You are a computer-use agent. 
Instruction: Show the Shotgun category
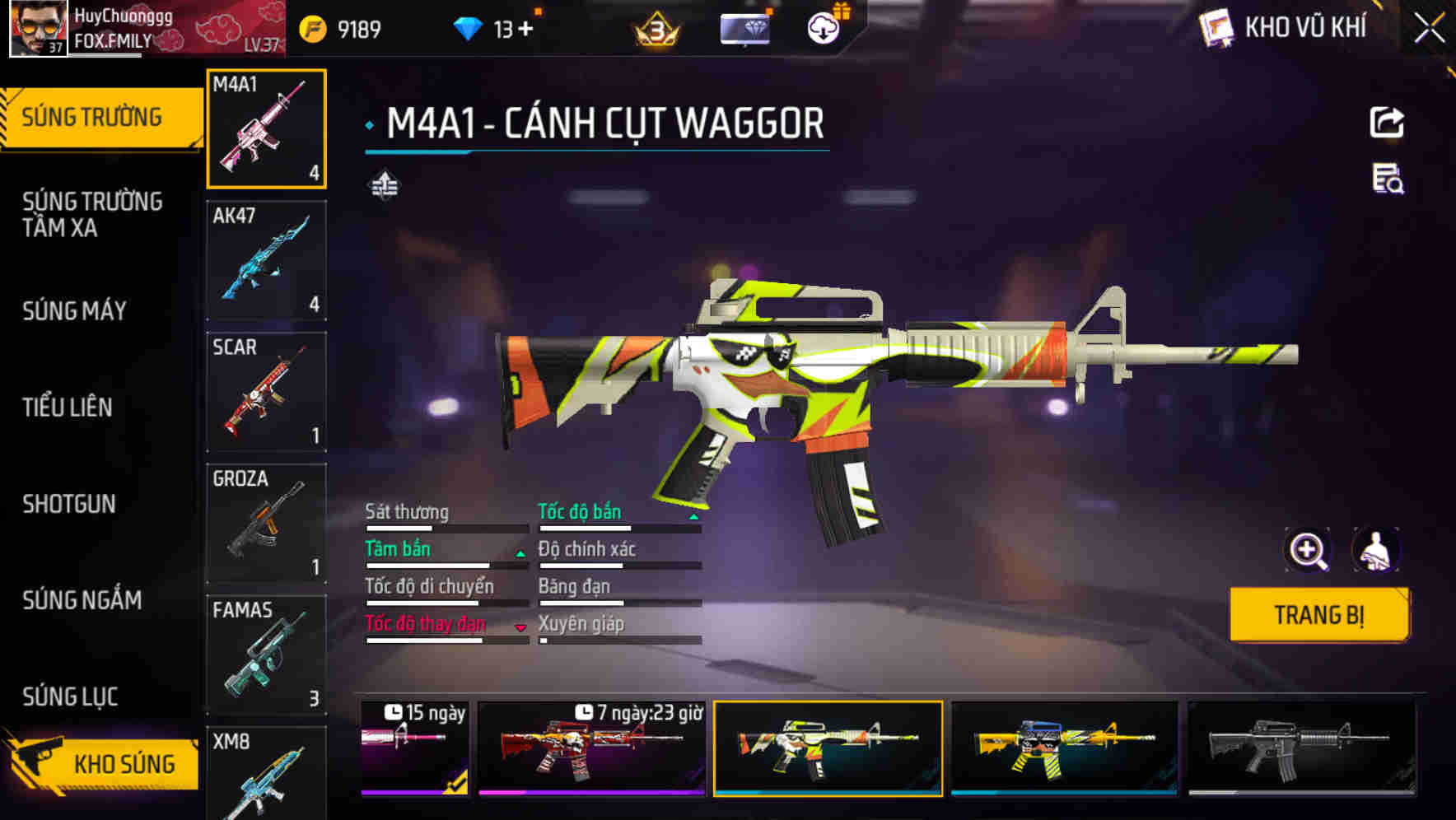69,504
